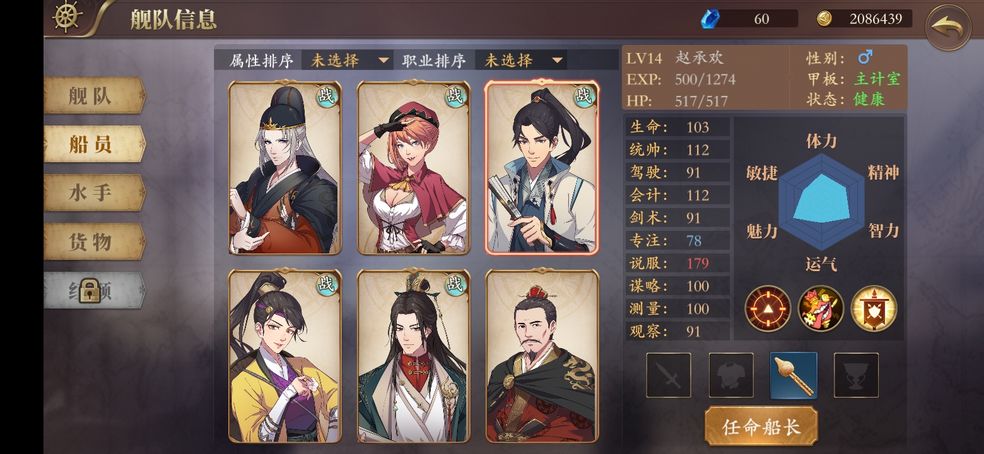
Task: Pick the crew member in yellow robe
Action: pos(284,355)
